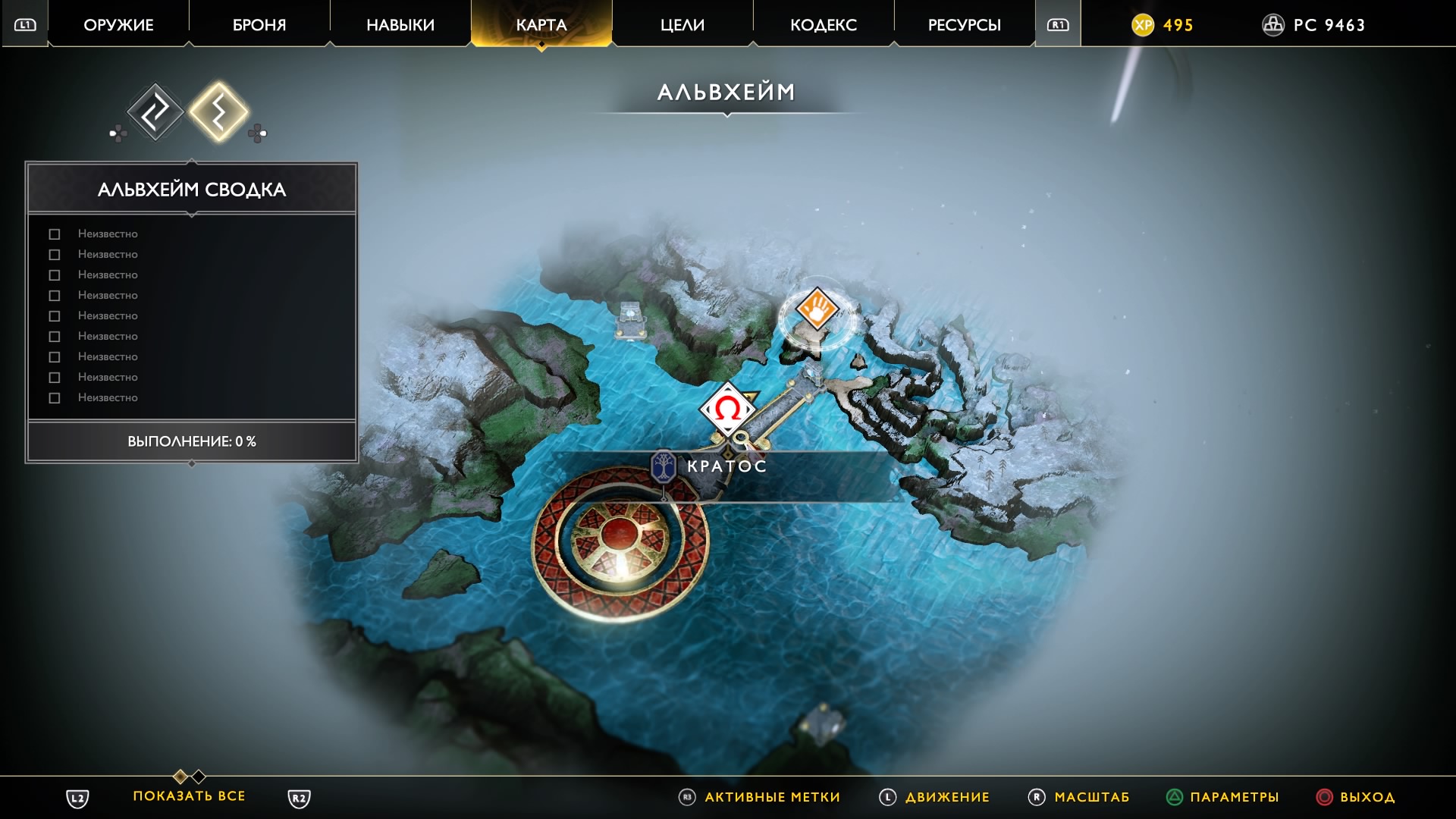Choose the highlighted golden rune realm icon

click(218, 112)
